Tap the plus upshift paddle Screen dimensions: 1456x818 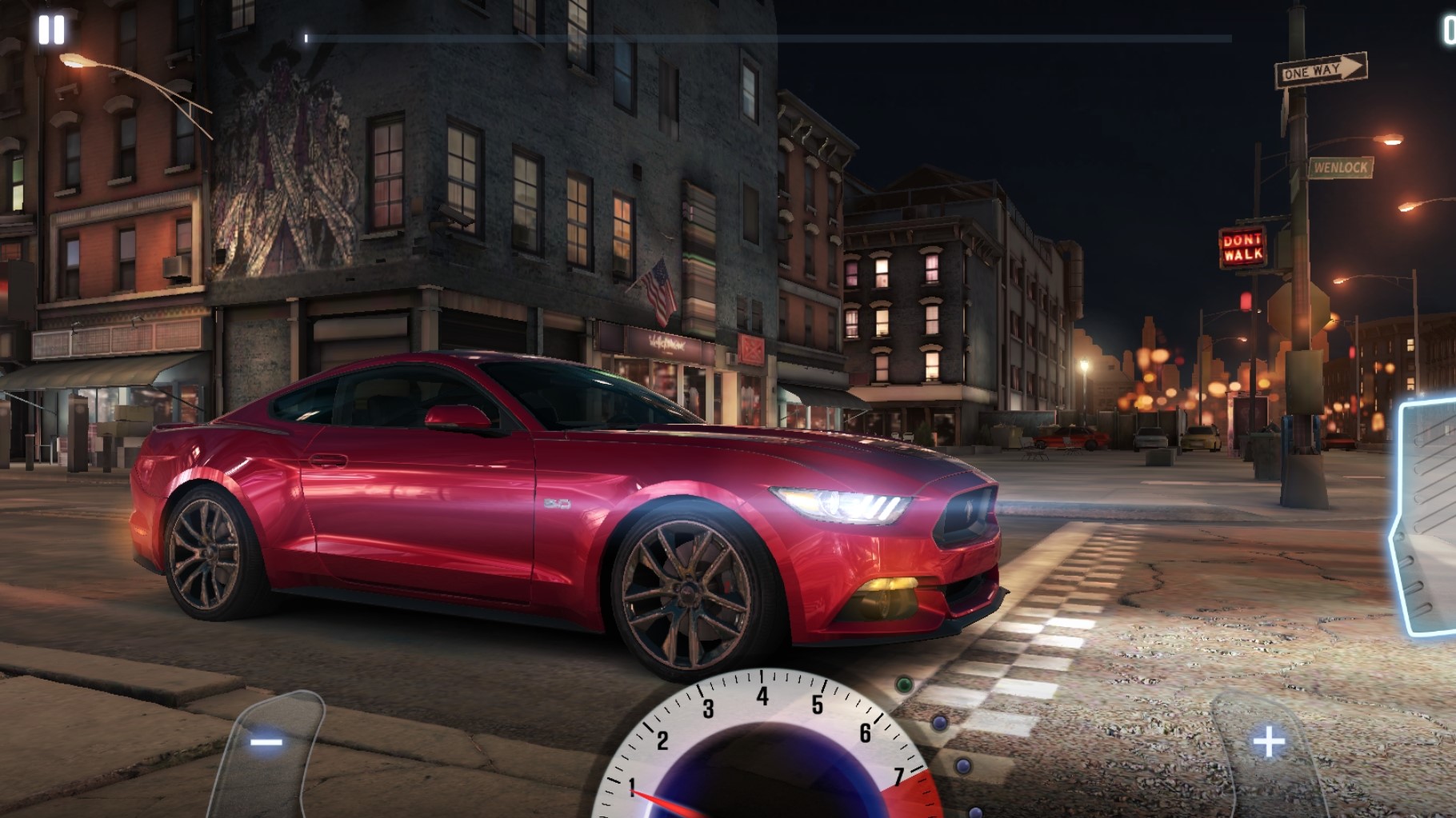pos(1268,743)
